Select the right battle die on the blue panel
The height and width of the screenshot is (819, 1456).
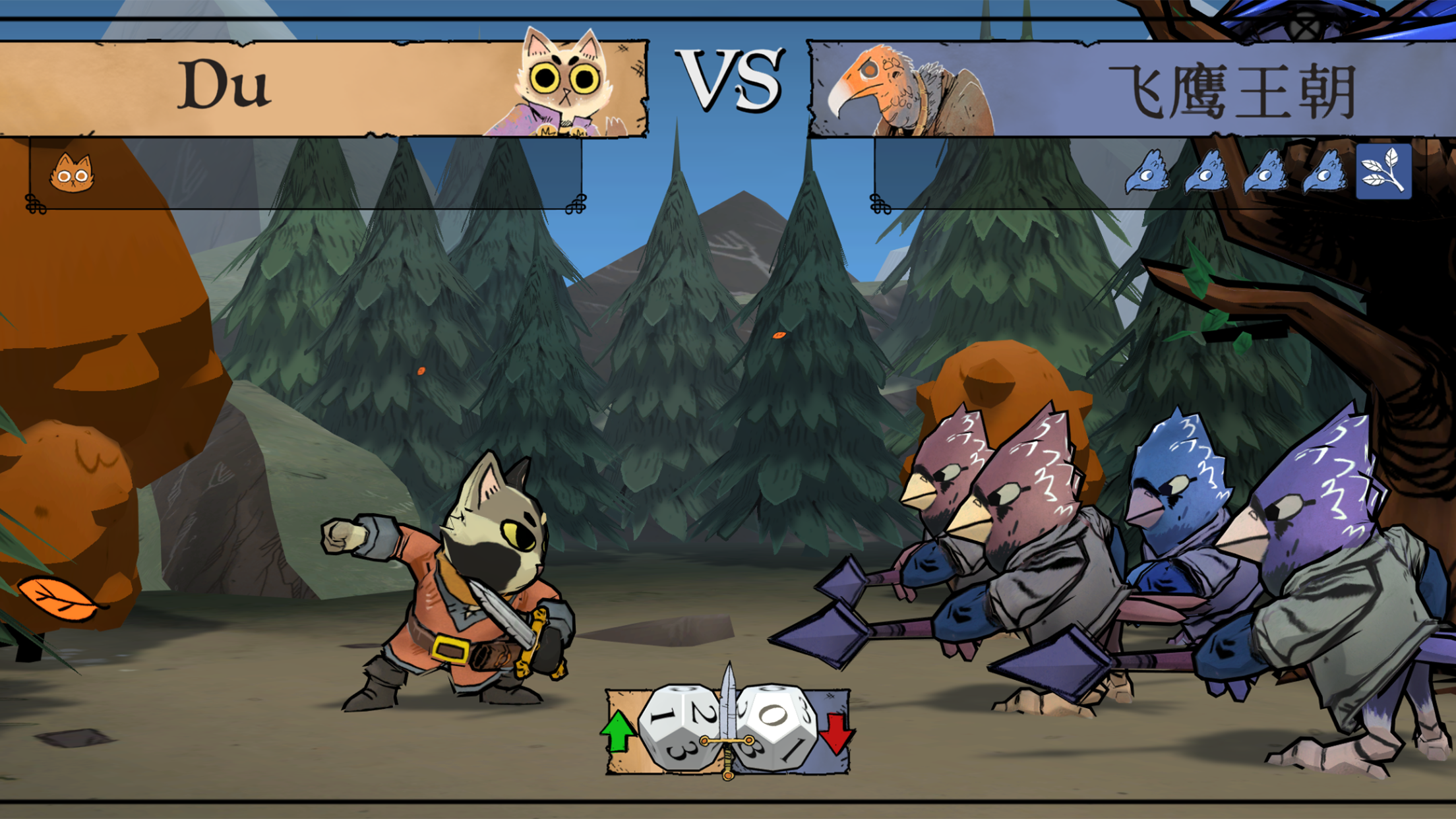[775, 727]
